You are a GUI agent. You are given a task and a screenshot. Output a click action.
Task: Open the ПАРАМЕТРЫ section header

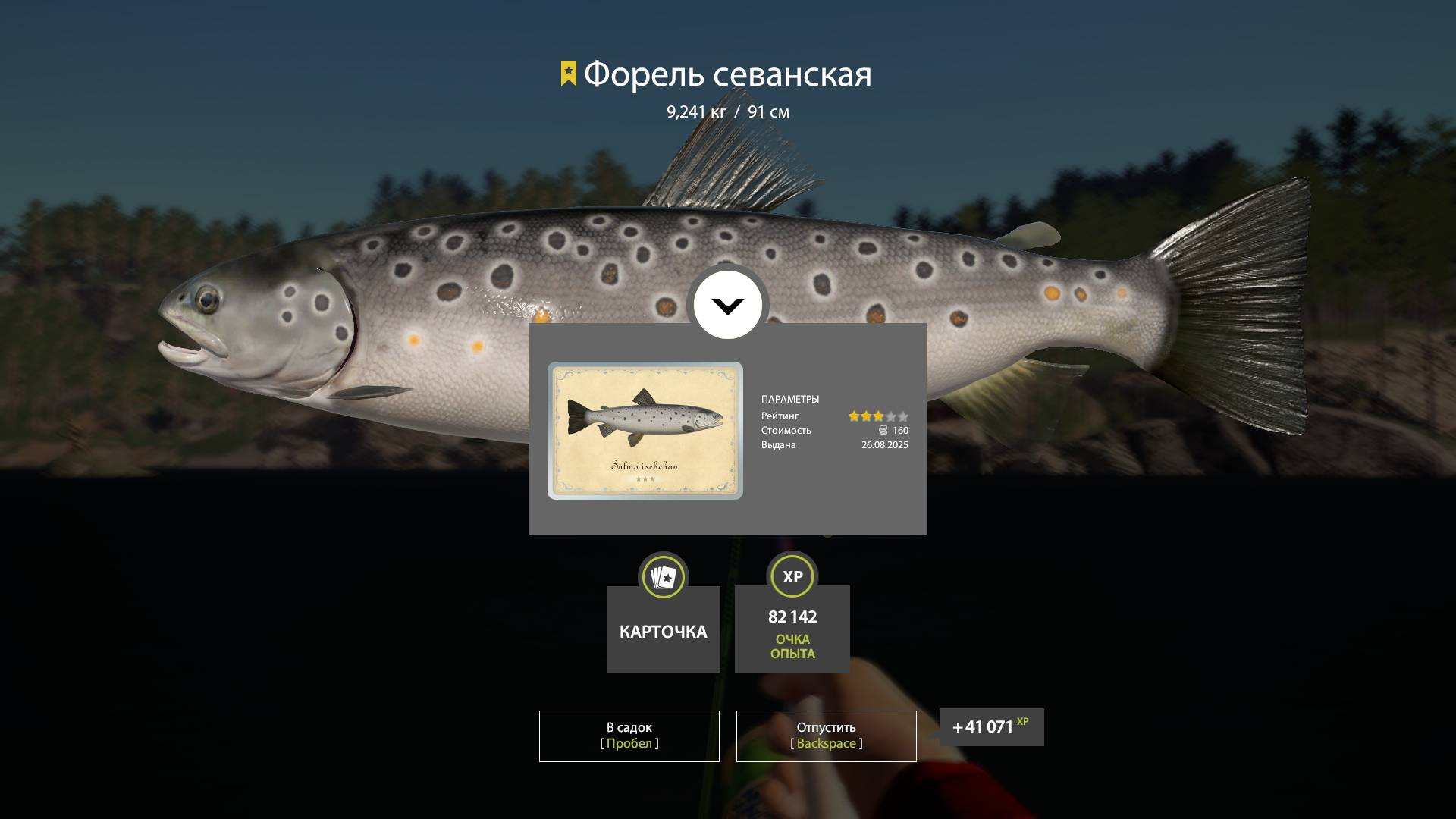pos(791,398)
